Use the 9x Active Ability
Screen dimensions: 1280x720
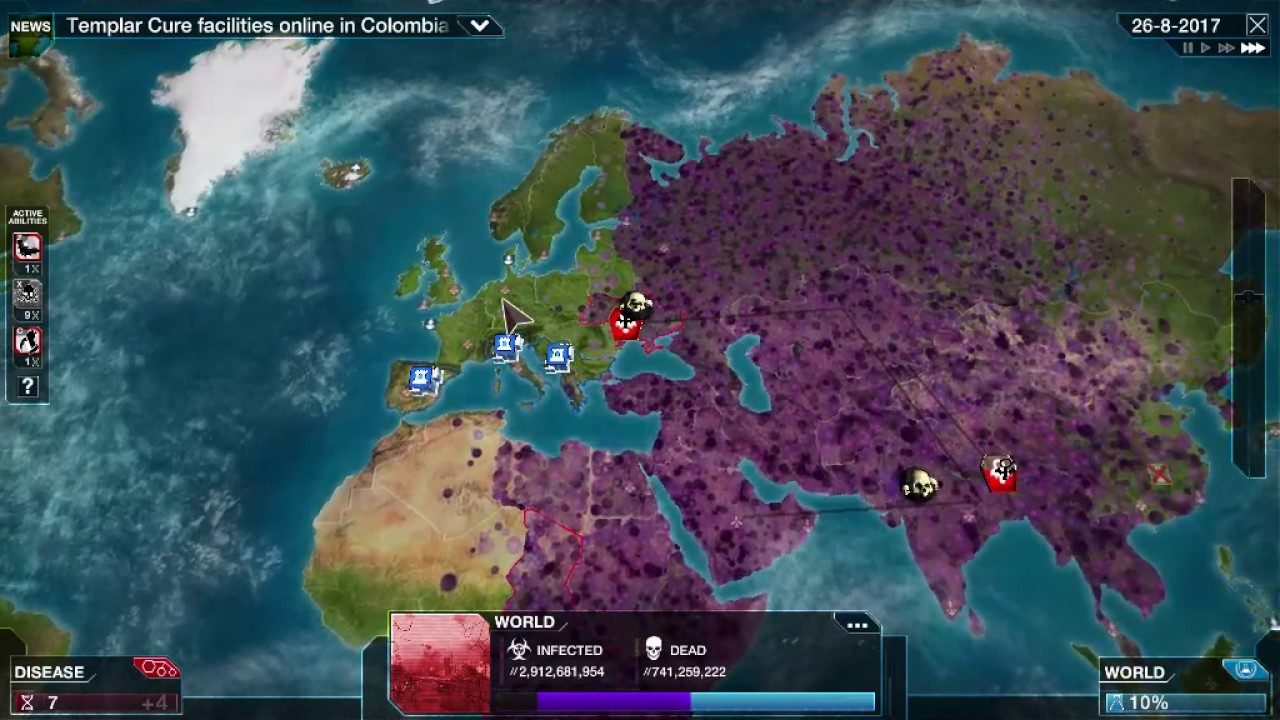pos(29,295)
